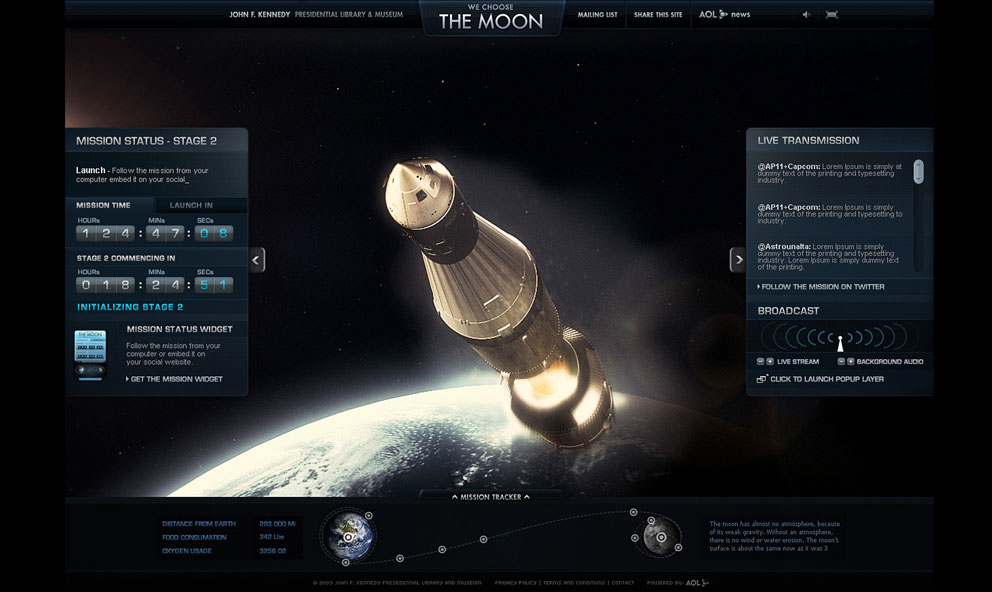
Task: Get the Mission Widget
Action: pos(174,379)
